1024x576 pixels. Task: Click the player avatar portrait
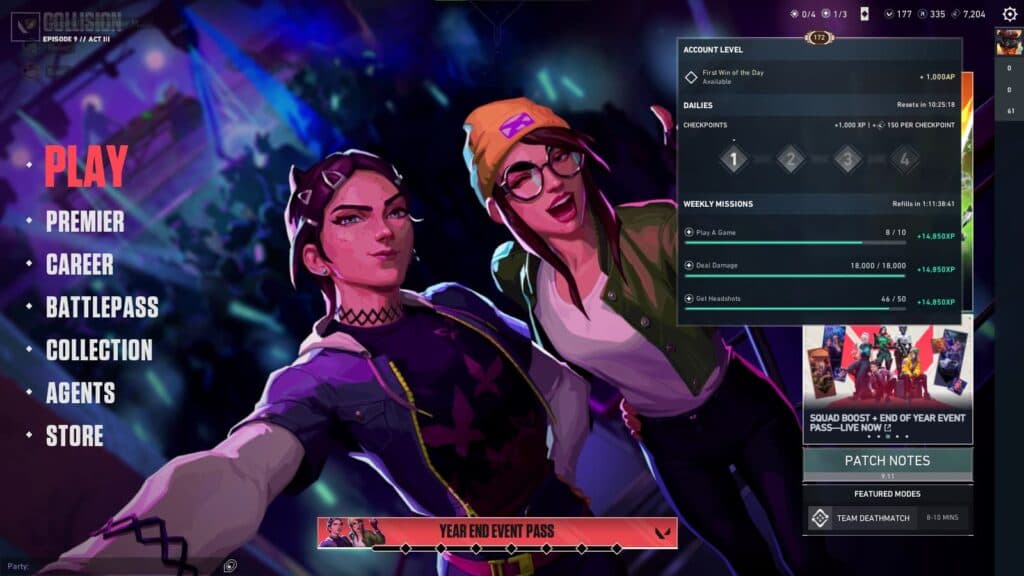pyautogui.click(x=1008, y=42)
